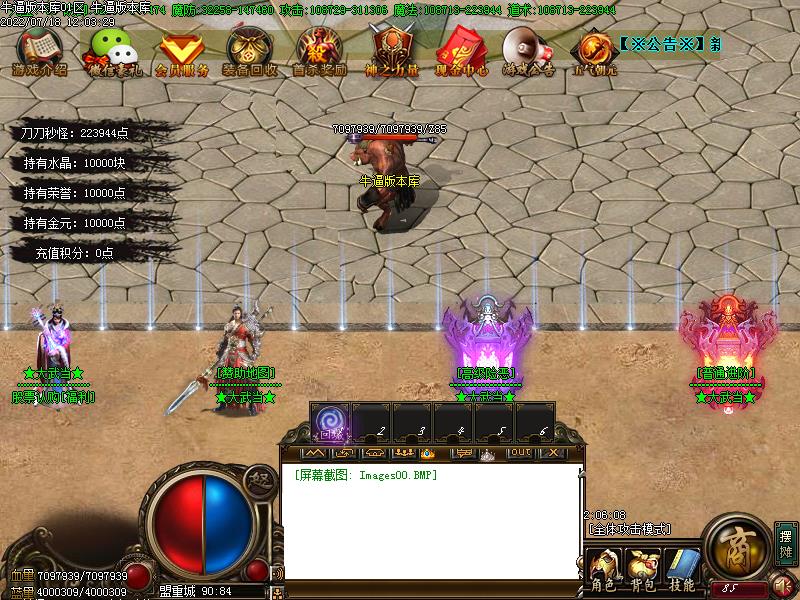Open the 装备回收 equipment recycle icon
Screen dimensions: 800x600
pos(250,50)
